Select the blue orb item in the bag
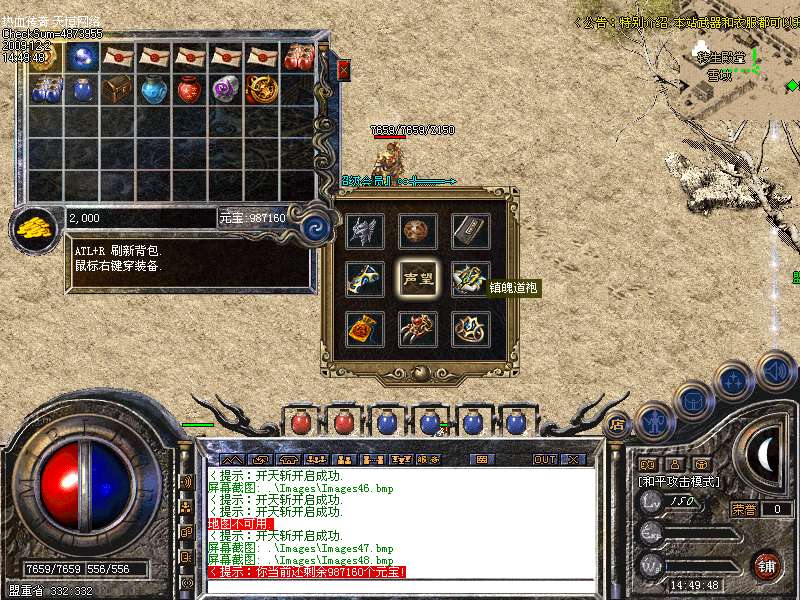This screenshot has width=800, height=600. [x=83, y=57]
